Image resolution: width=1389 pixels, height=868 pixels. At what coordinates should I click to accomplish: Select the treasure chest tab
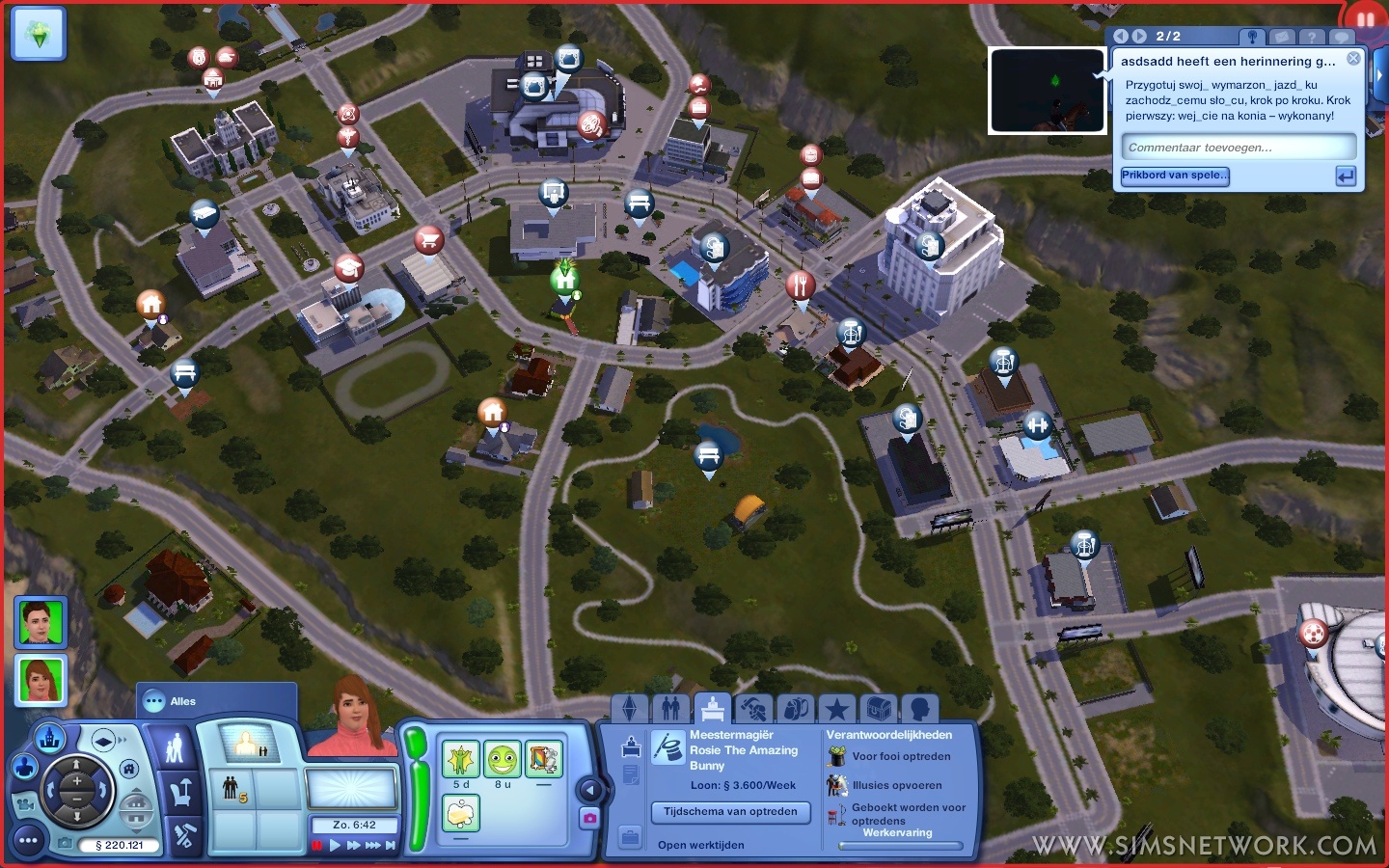[x=878, y=709]
